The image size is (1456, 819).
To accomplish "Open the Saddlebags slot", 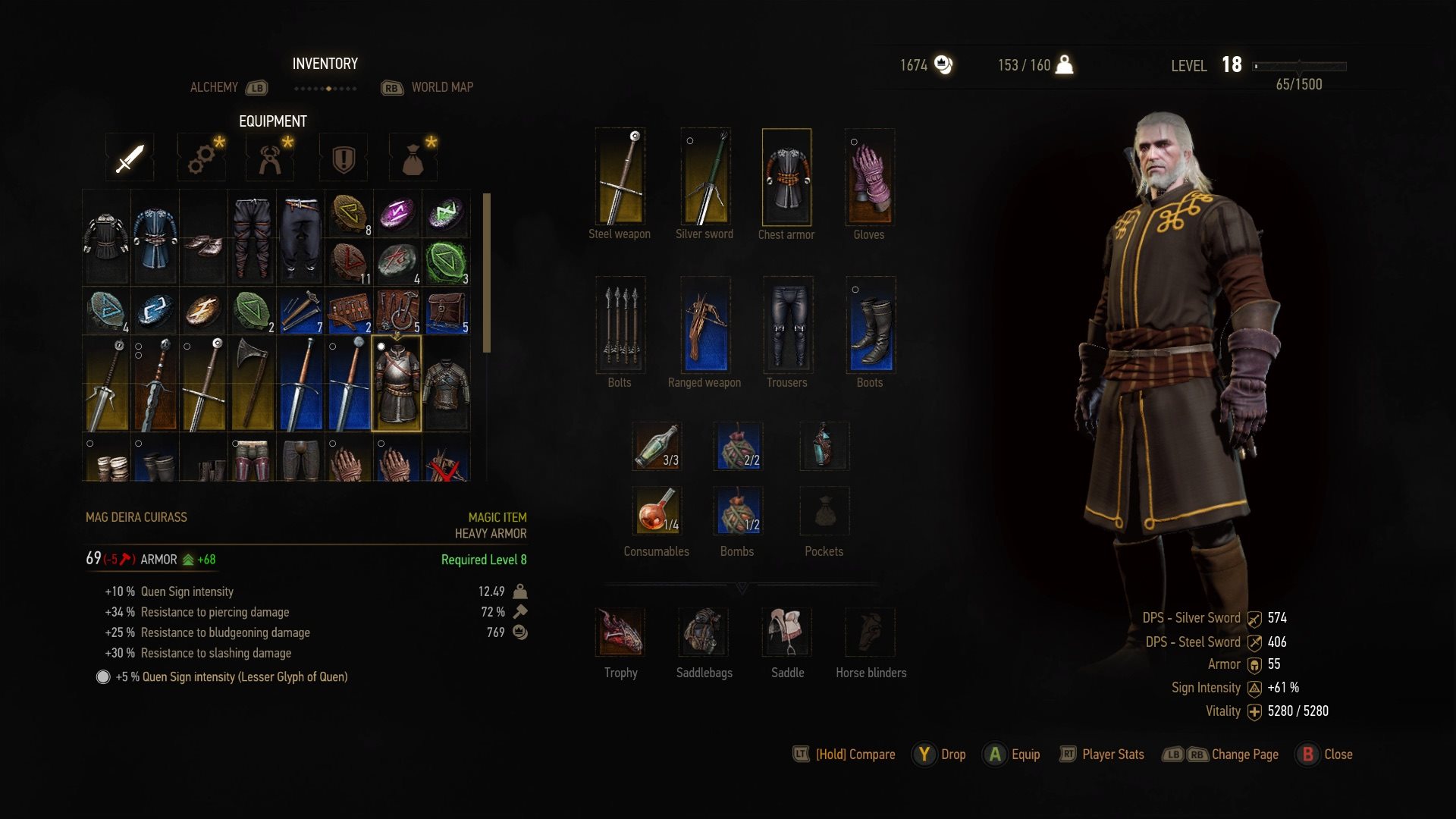I will (x=704, y=632).
